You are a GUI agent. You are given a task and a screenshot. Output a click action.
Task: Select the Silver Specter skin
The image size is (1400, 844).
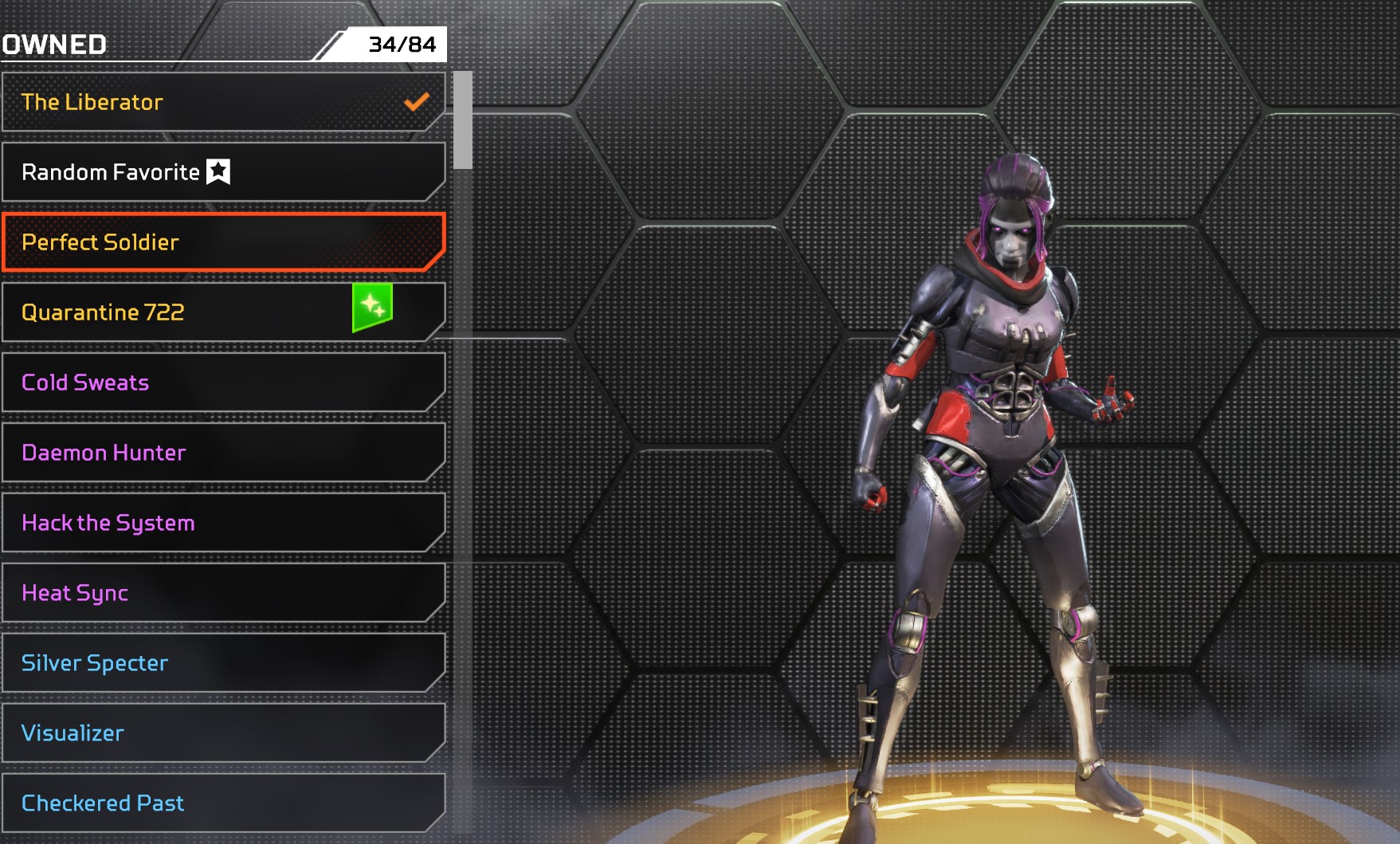223,663
